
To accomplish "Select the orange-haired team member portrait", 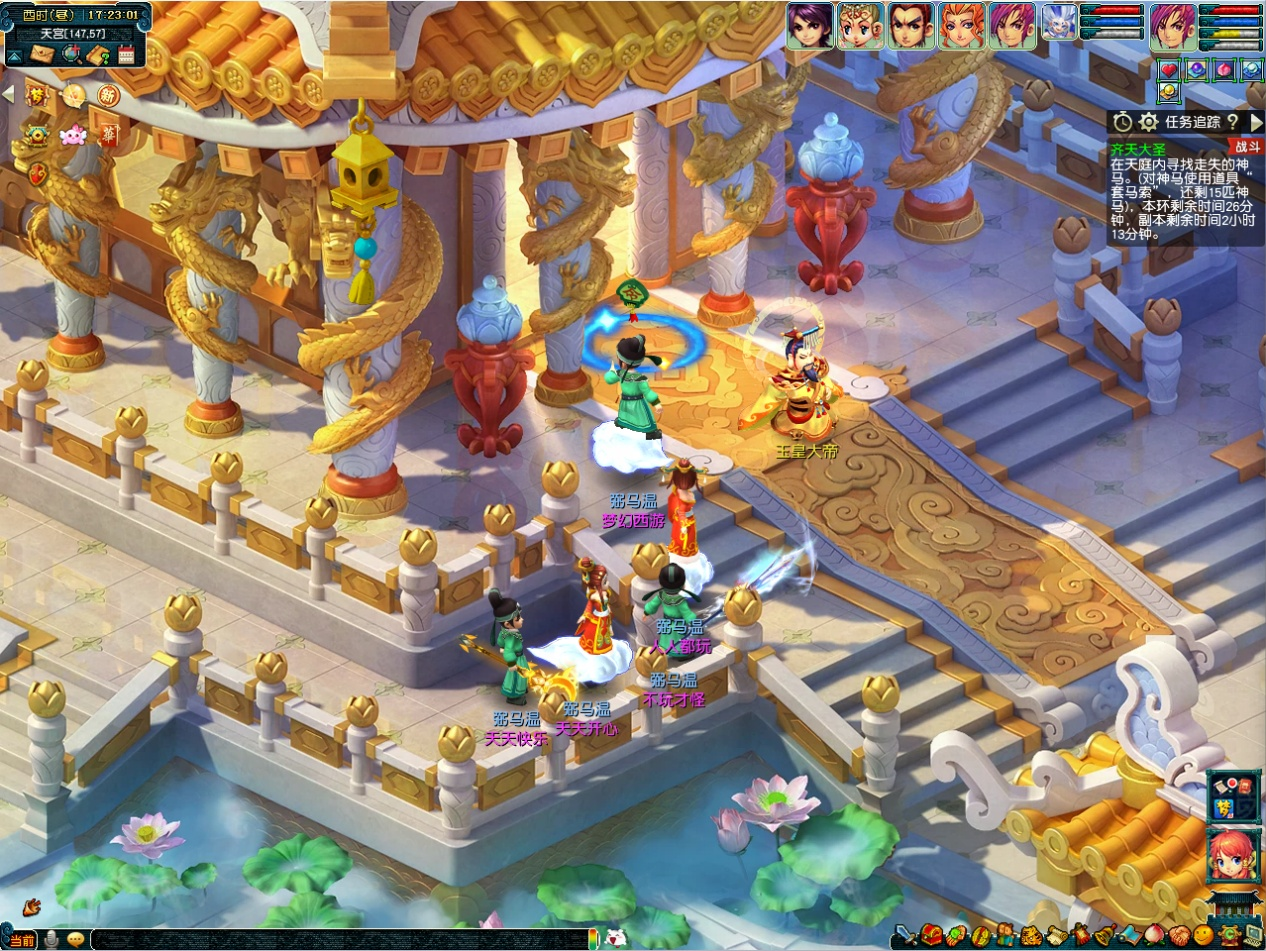I will [x=962, y=25].
